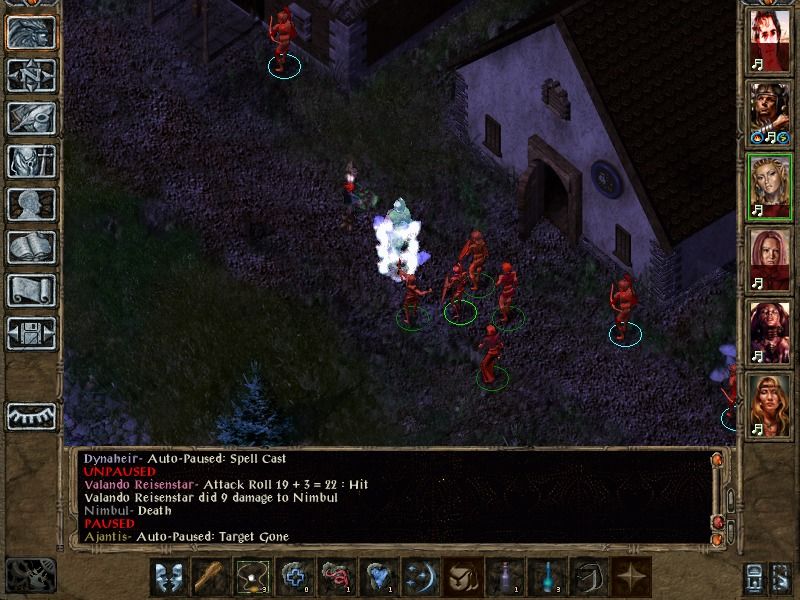This screenshot has width=800, height=600.
Task: Click the dragon head return-to-game button
Action: (x=30, y=32)
